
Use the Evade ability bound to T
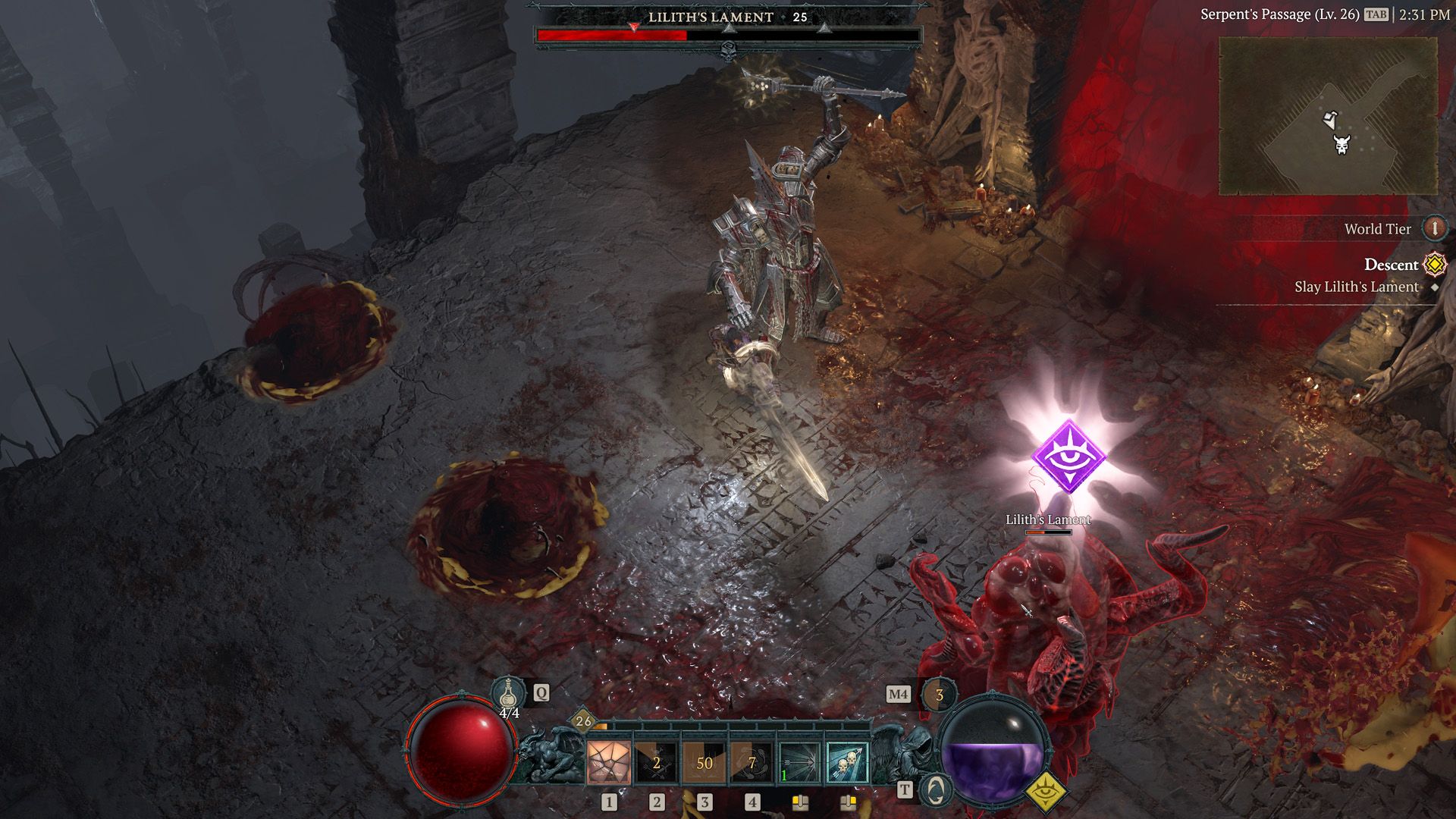[935, 791]
